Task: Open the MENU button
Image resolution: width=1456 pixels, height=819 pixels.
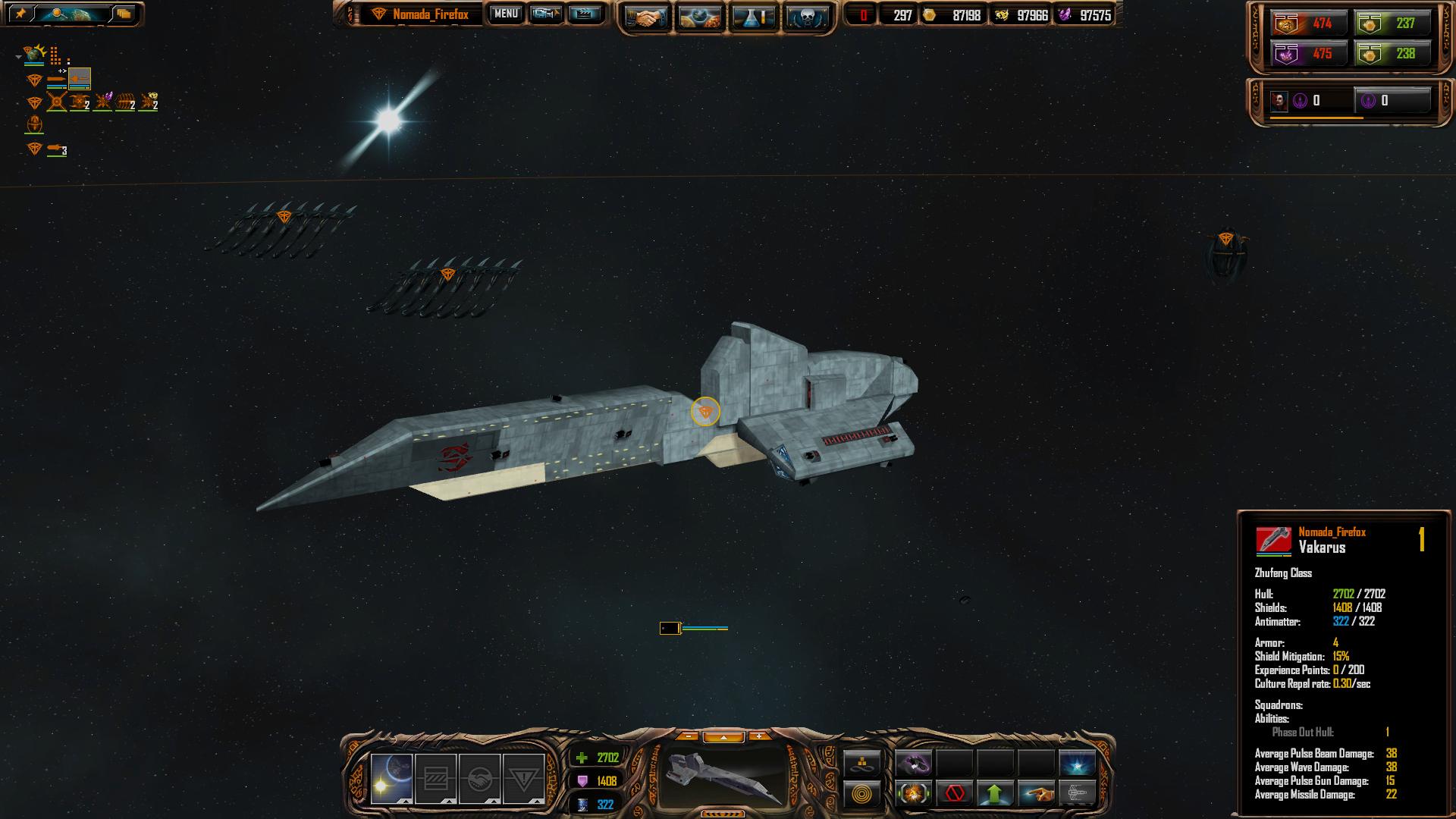Action: [x=505, y=14]
